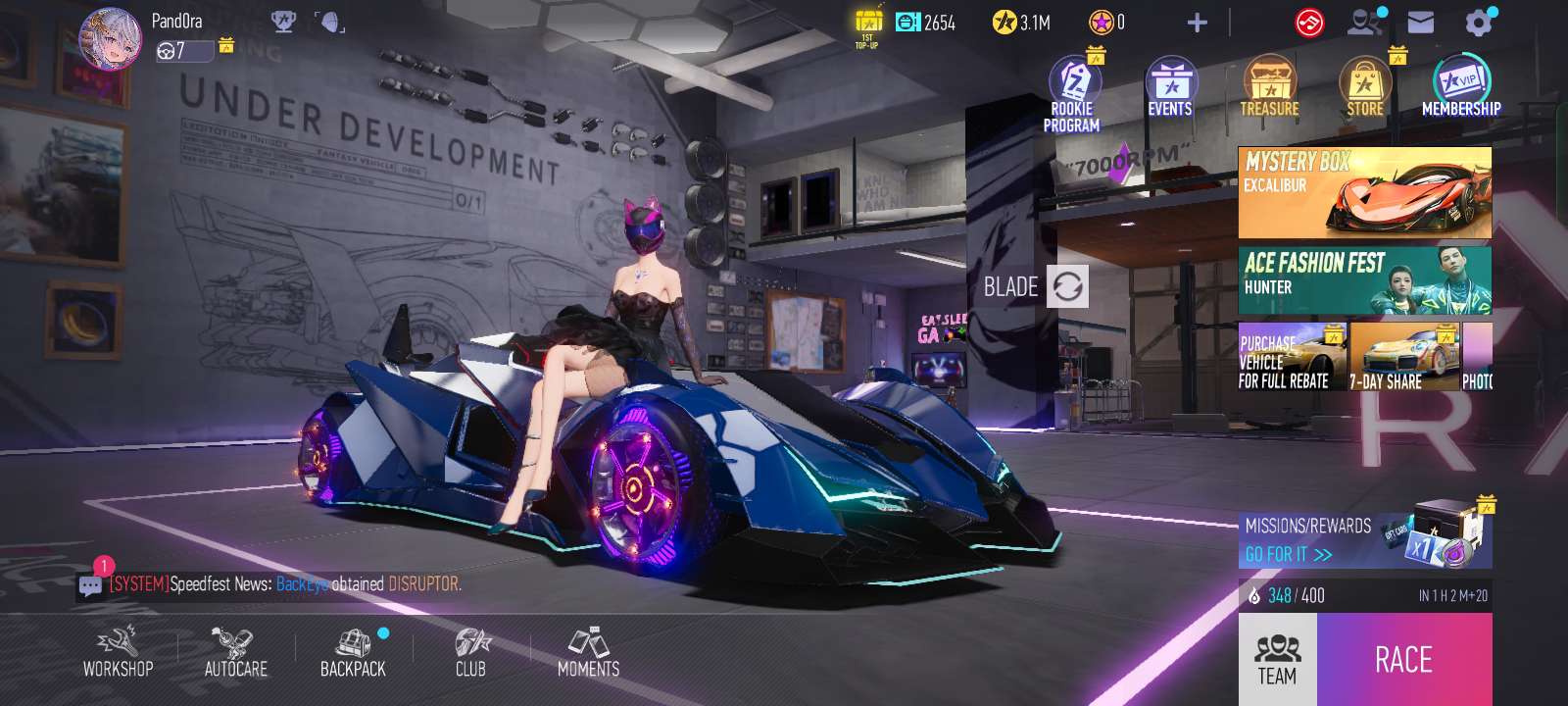
Task: Tap the swap icon beside BLADE
Action: point(1067,286)
